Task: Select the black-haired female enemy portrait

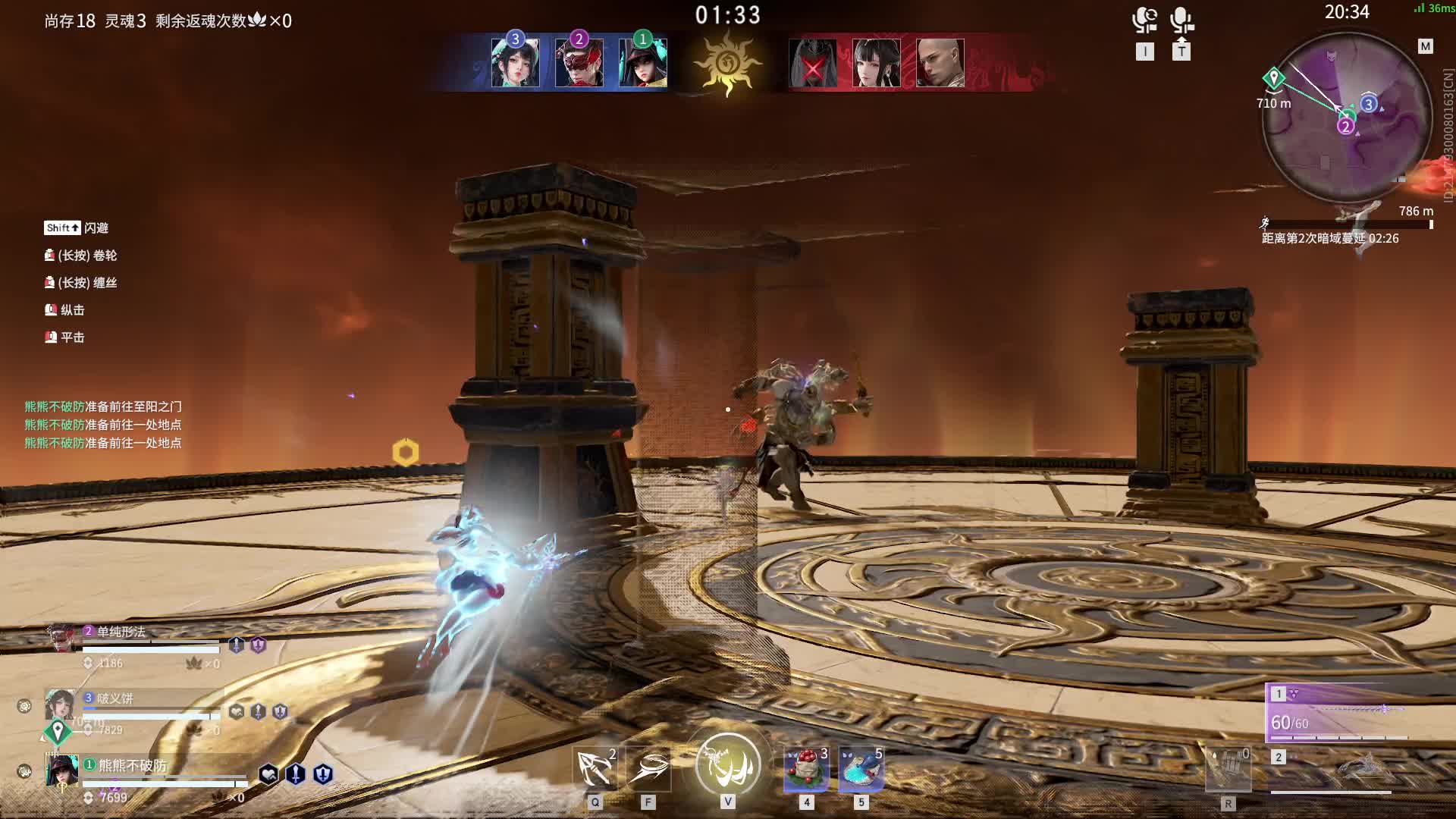Action: coord(877,64)
